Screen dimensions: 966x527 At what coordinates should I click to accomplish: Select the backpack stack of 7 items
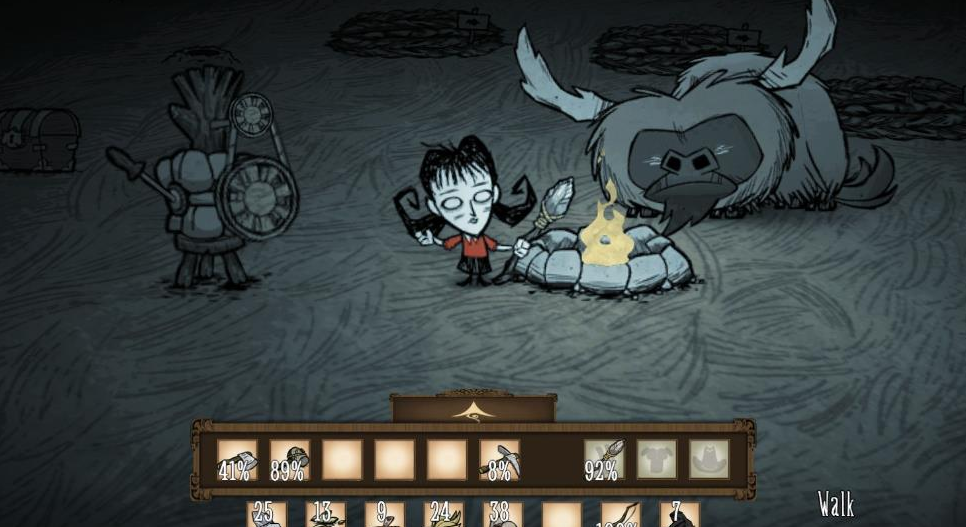pyautogui.click(x=680, y=515)
